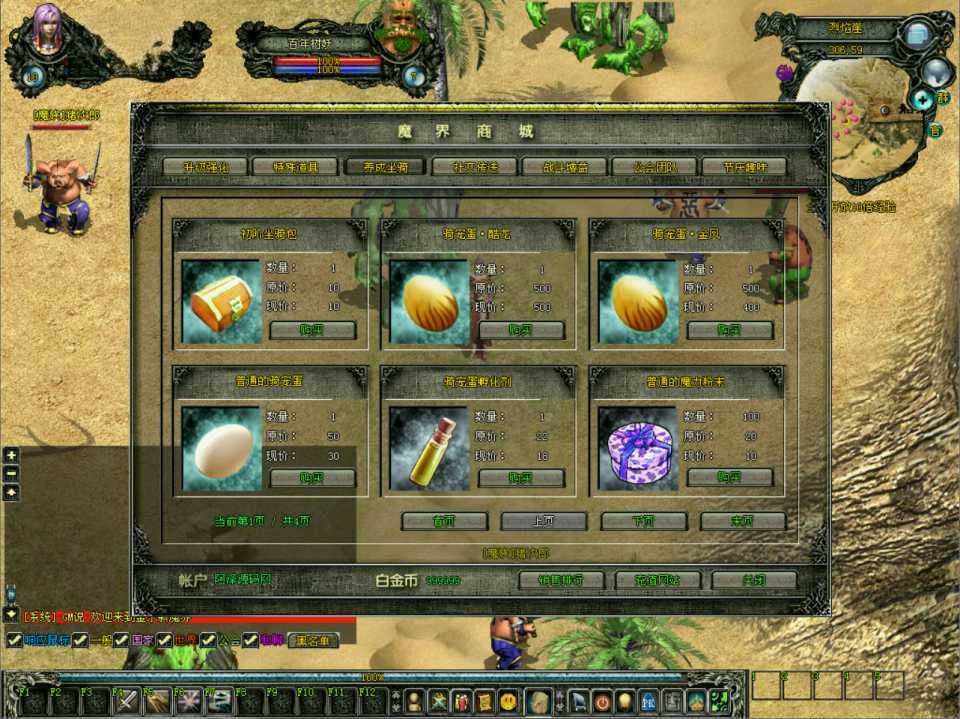Screen dimensions: 960x719
Task: Purchase the 普通的魔力粉末 purple box
Action: point(730,478)
